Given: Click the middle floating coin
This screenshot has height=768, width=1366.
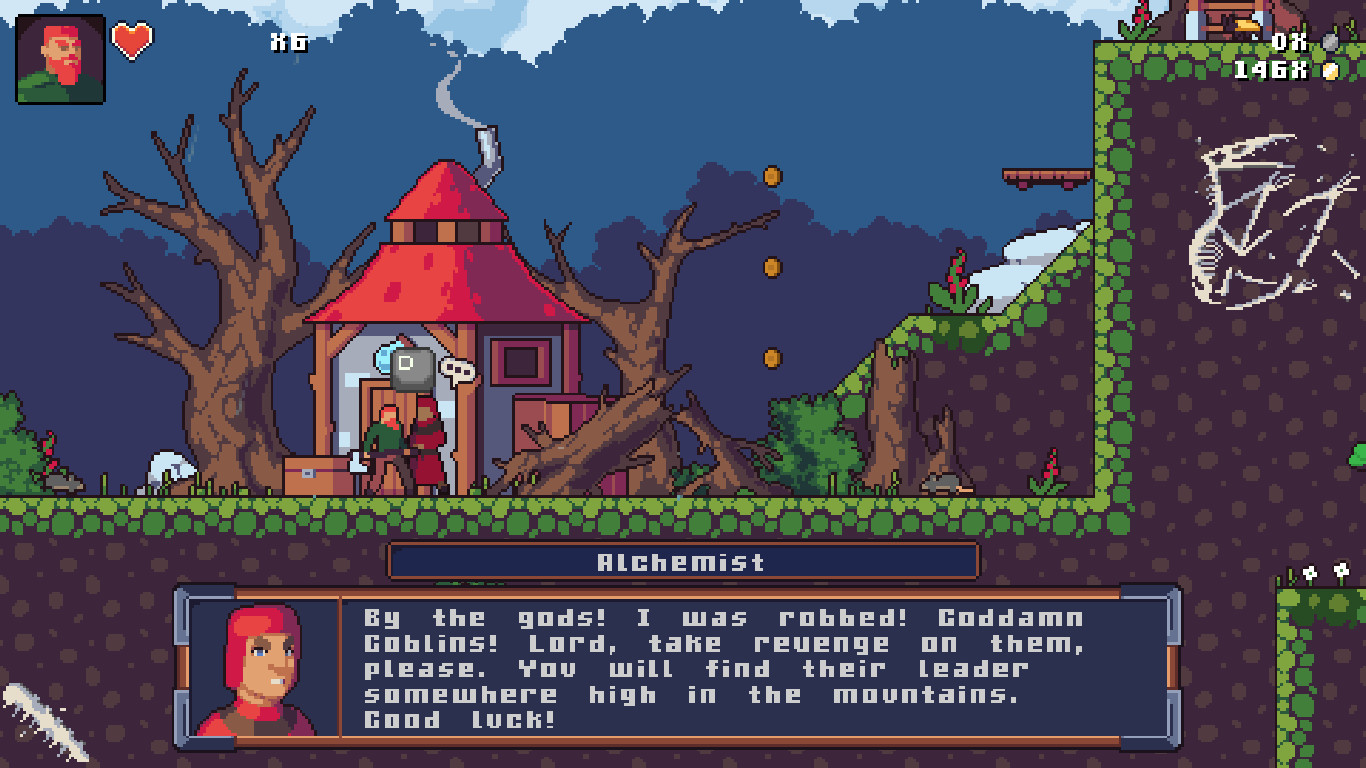Looking at the screenshot, I should (x=771, y=267).
